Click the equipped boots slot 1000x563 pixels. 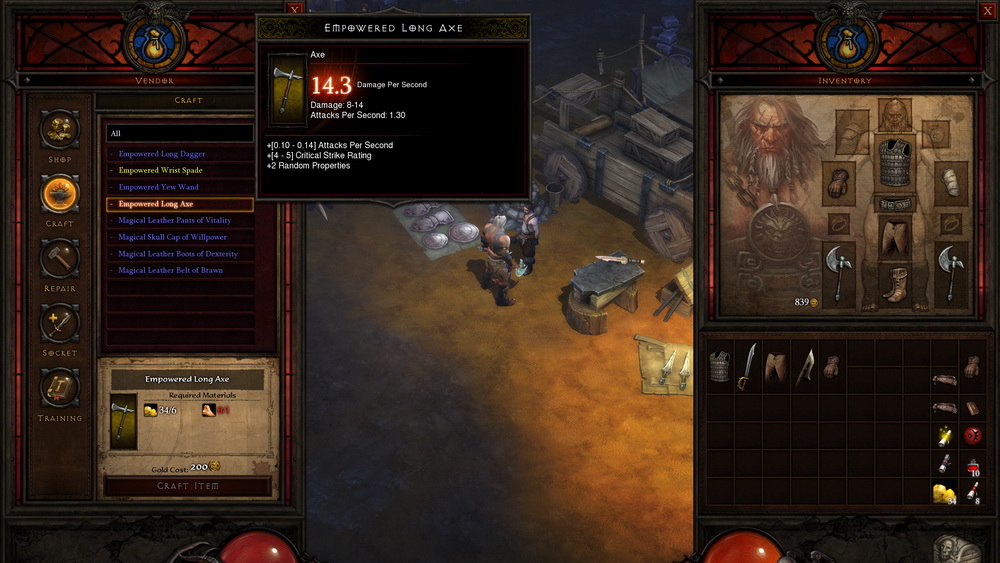point(895,283)
